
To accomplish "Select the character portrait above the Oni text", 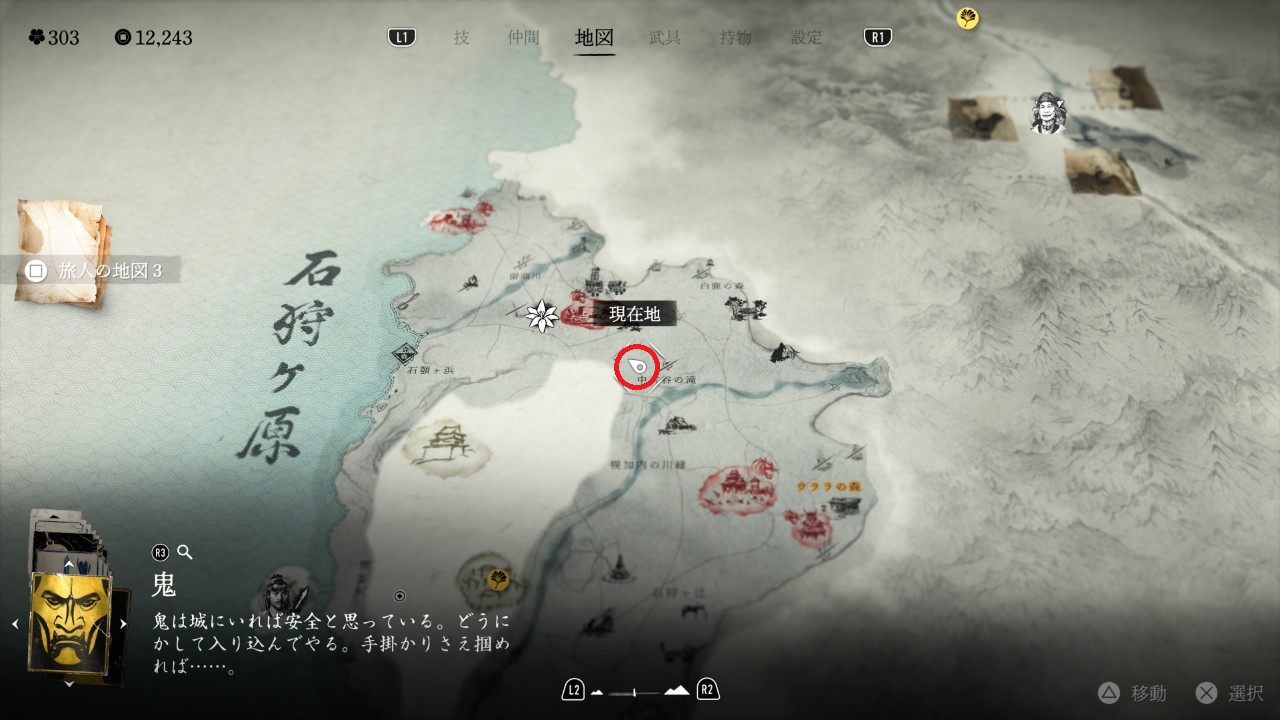I will tap(274, 594).
